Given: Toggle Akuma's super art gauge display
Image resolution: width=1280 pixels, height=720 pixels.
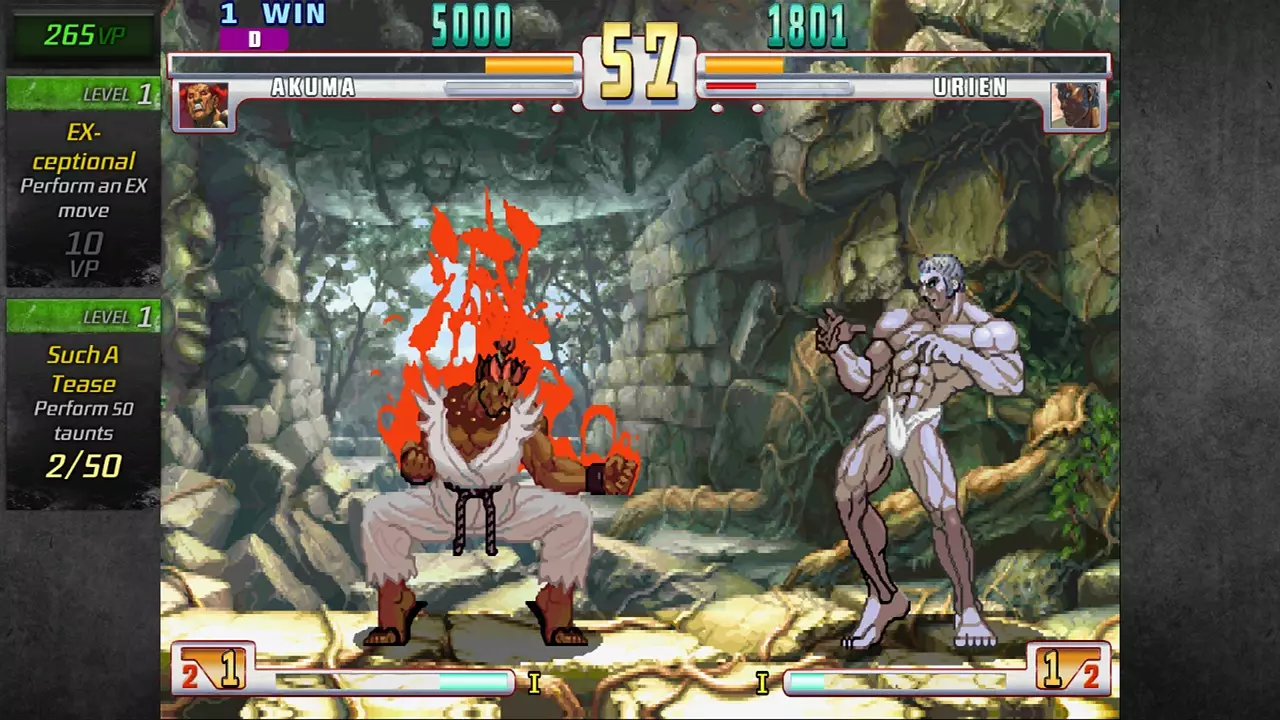Looking at the screenshot, I should pyautogui.click(x=390, y=681).
